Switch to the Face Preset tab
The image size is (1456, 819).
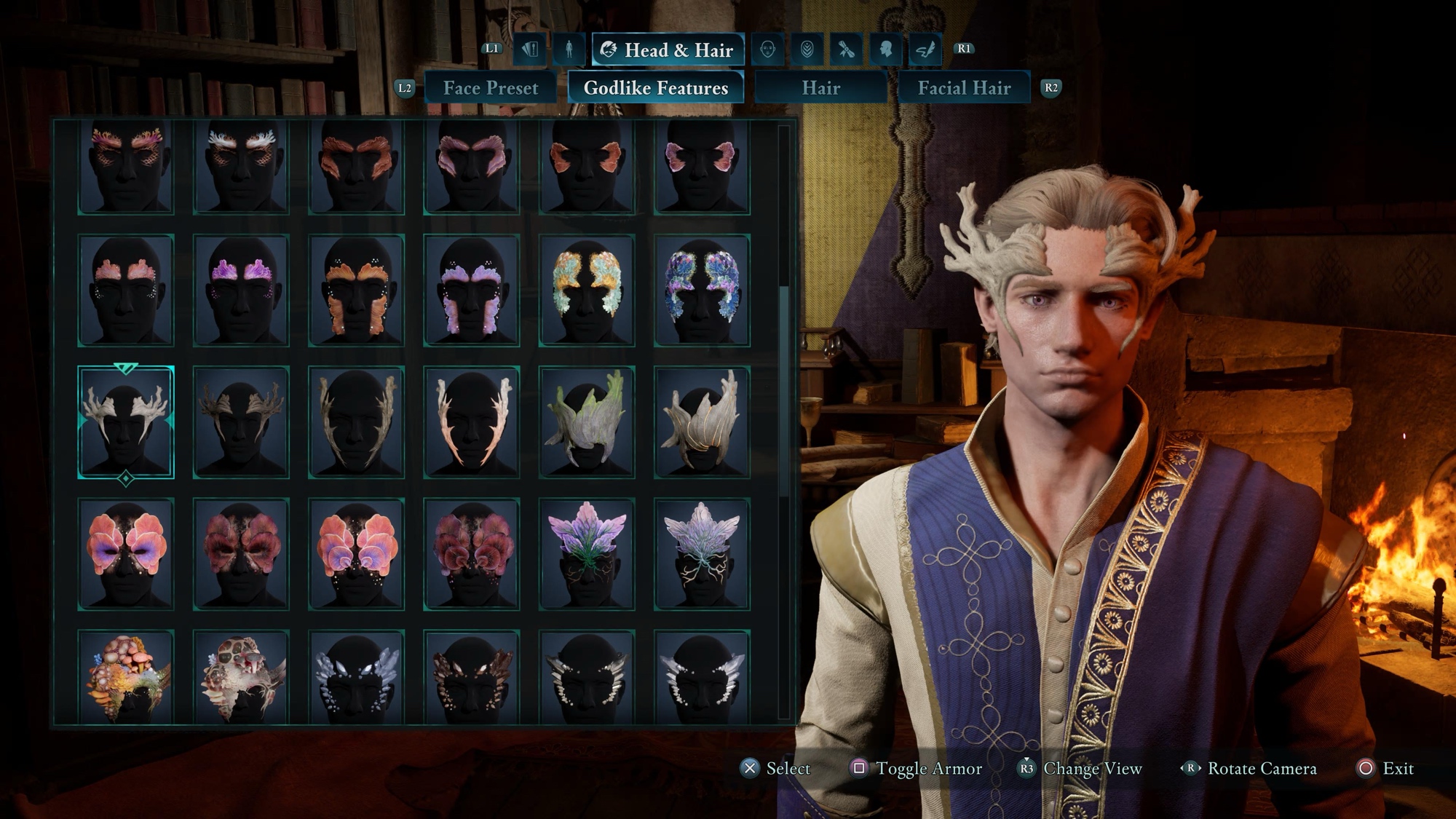(490, 88)
